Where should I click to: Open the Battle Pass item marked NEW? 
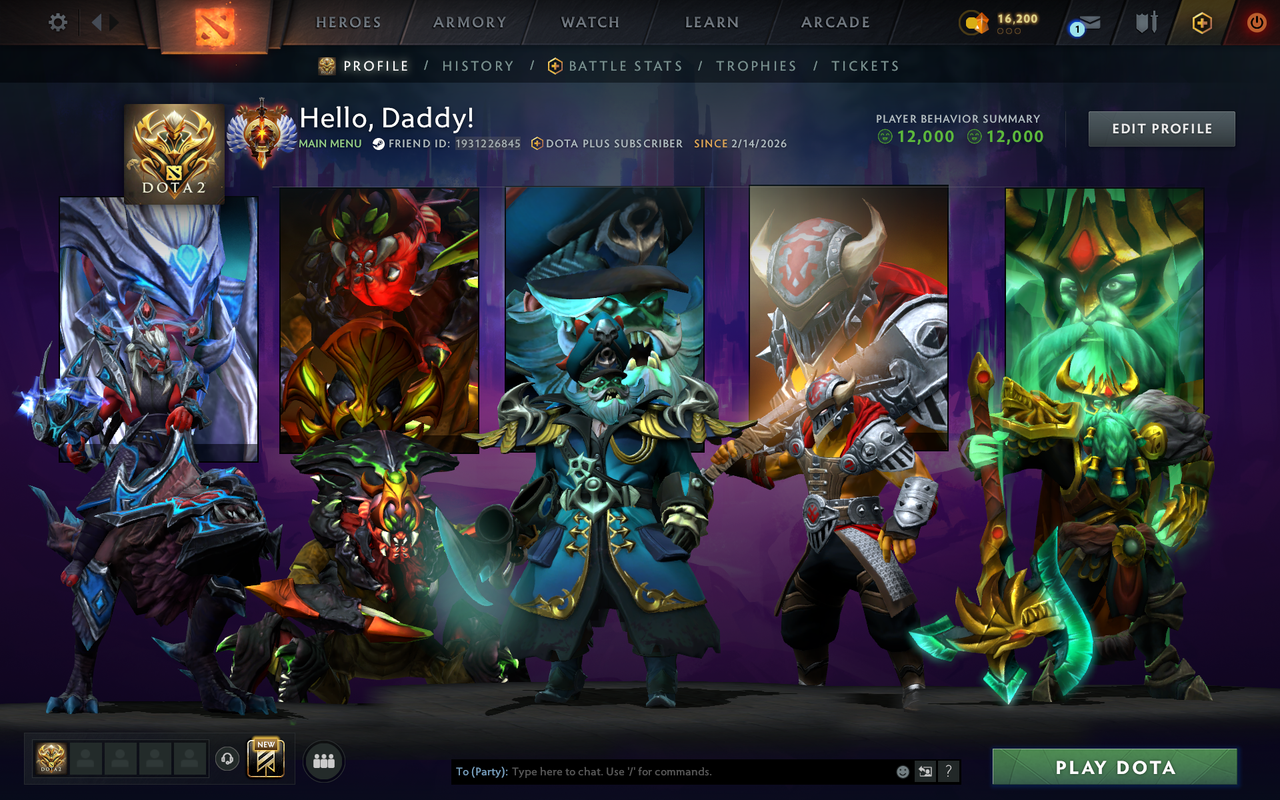pos(268,761)
